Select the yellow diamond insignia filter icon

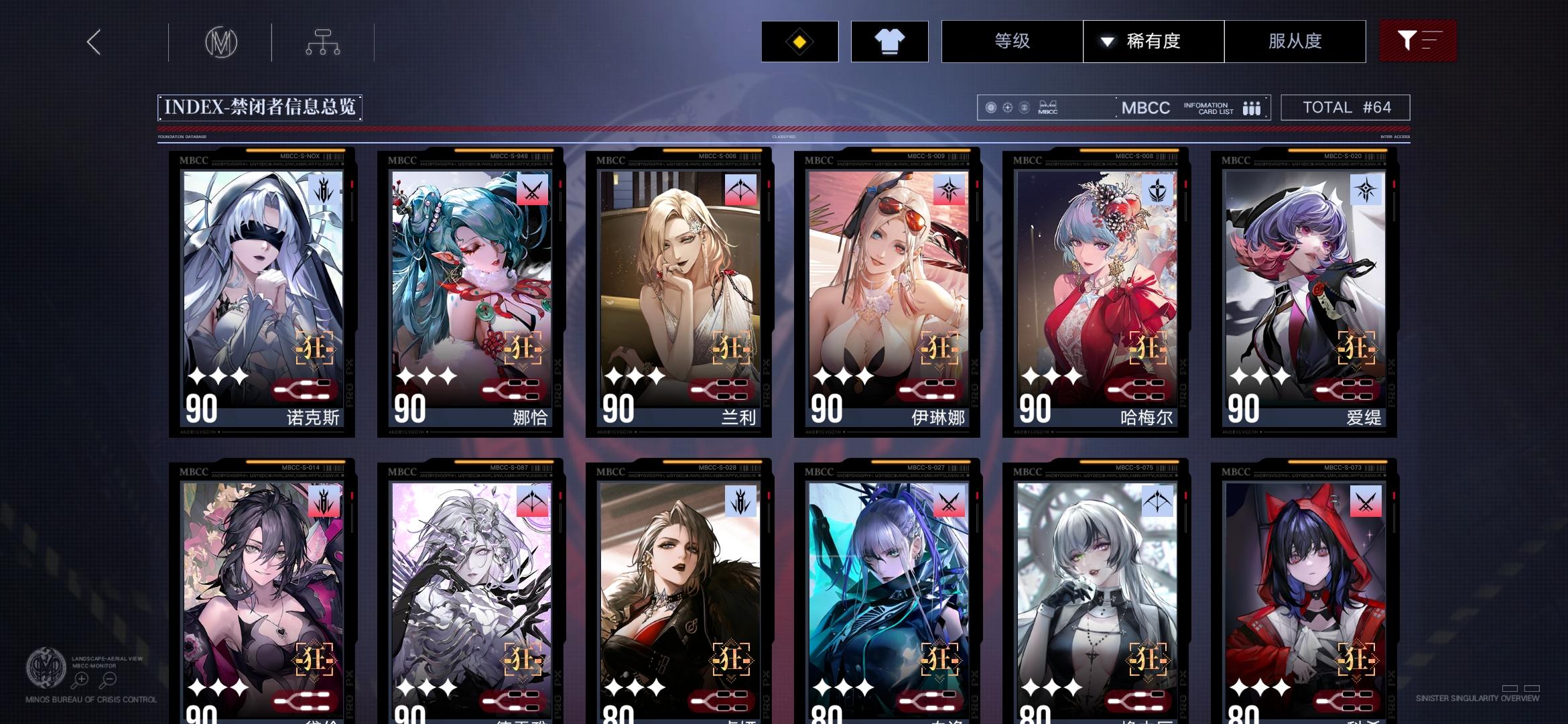[797, 42]
